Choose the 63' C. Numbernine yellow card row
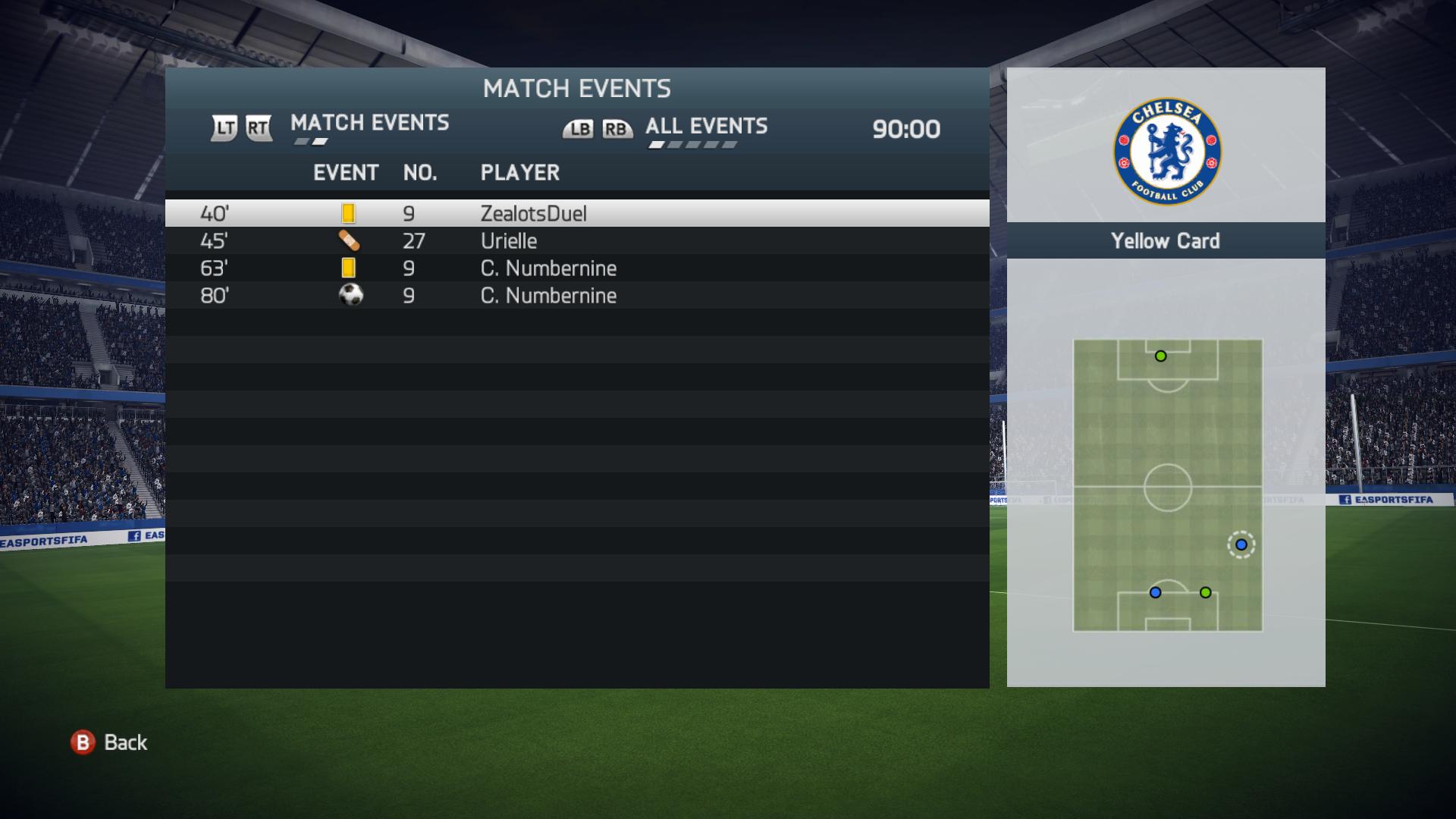The image size is (1456, 819). [576, 268]
